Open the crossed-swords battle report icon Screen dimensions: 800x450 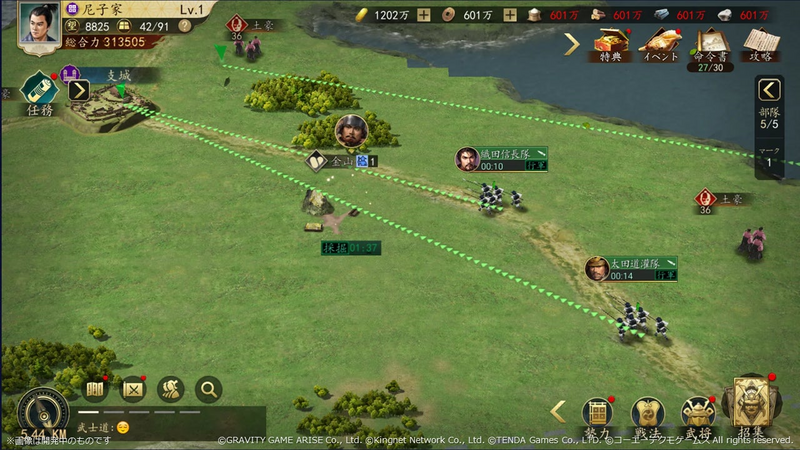(x=134, y=388)
